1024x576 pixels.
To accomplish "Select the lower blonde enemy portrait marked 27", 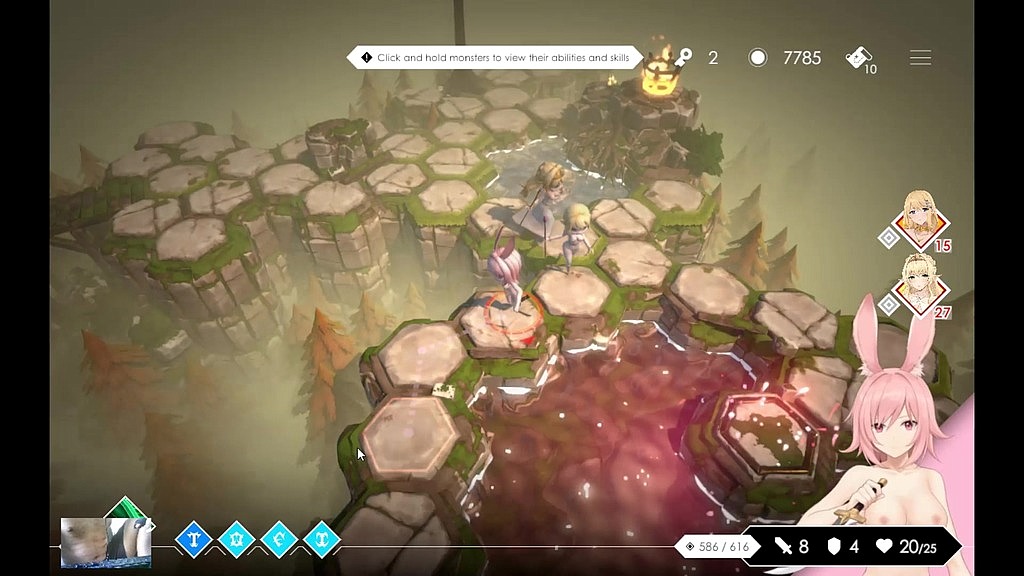I will coord(919,283).
